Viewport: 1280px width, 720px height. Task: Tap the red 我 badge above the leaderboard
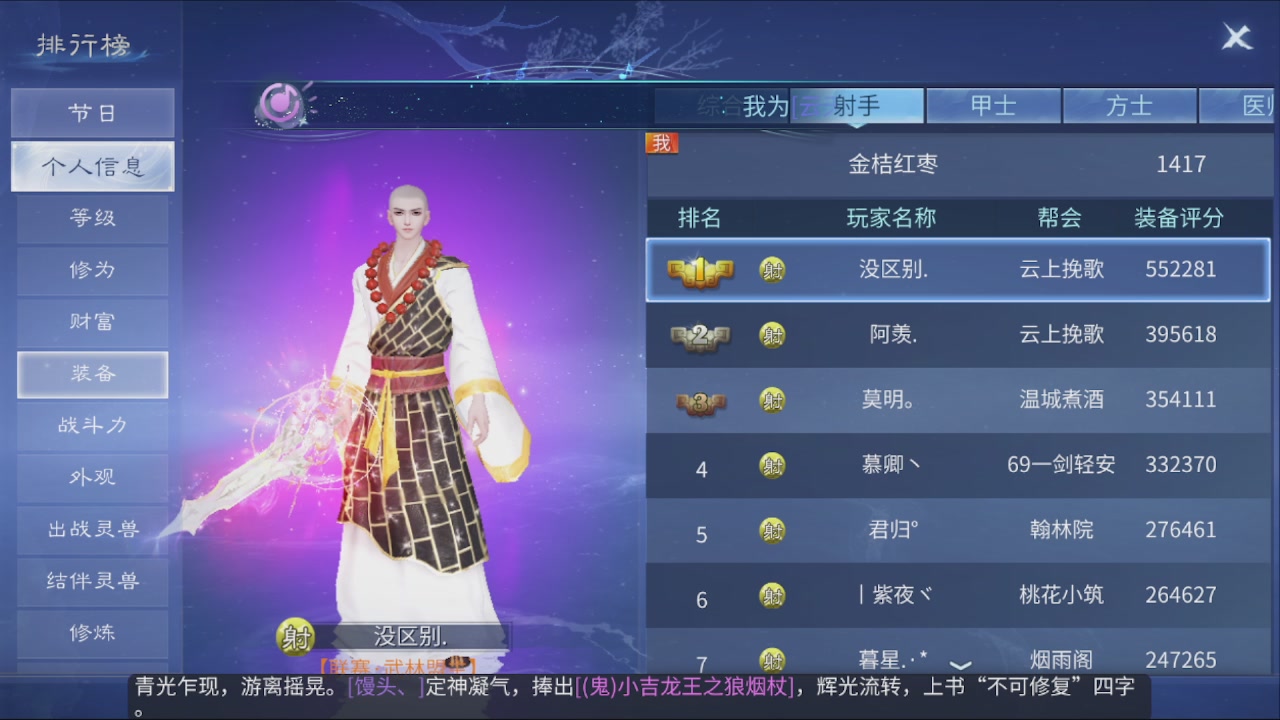pos(660,143)
